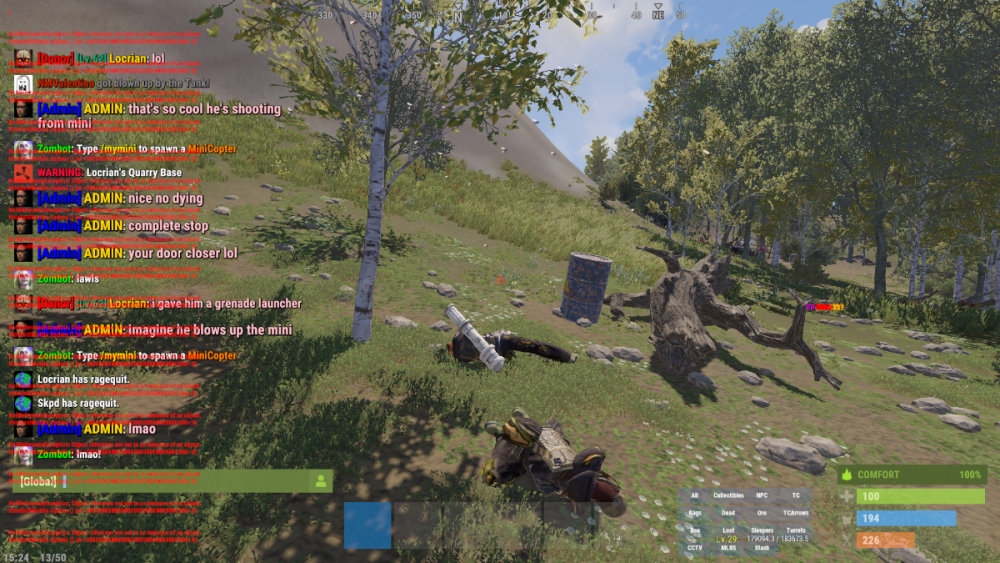Toggle the MLRS filter
1000x563 pixels.
[728, 547]
